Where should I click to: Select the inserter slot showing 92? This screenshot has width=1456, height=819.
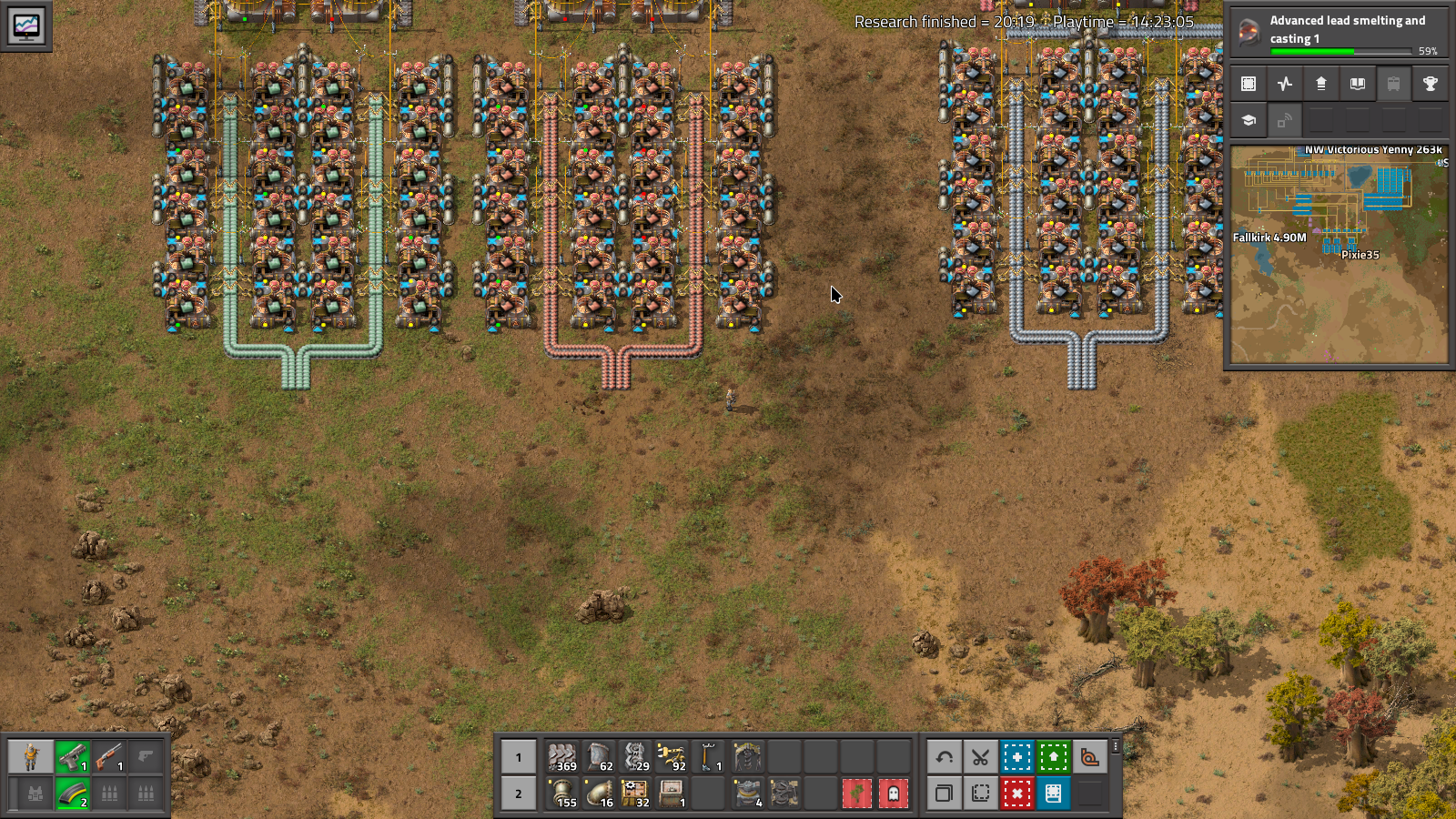672,757
